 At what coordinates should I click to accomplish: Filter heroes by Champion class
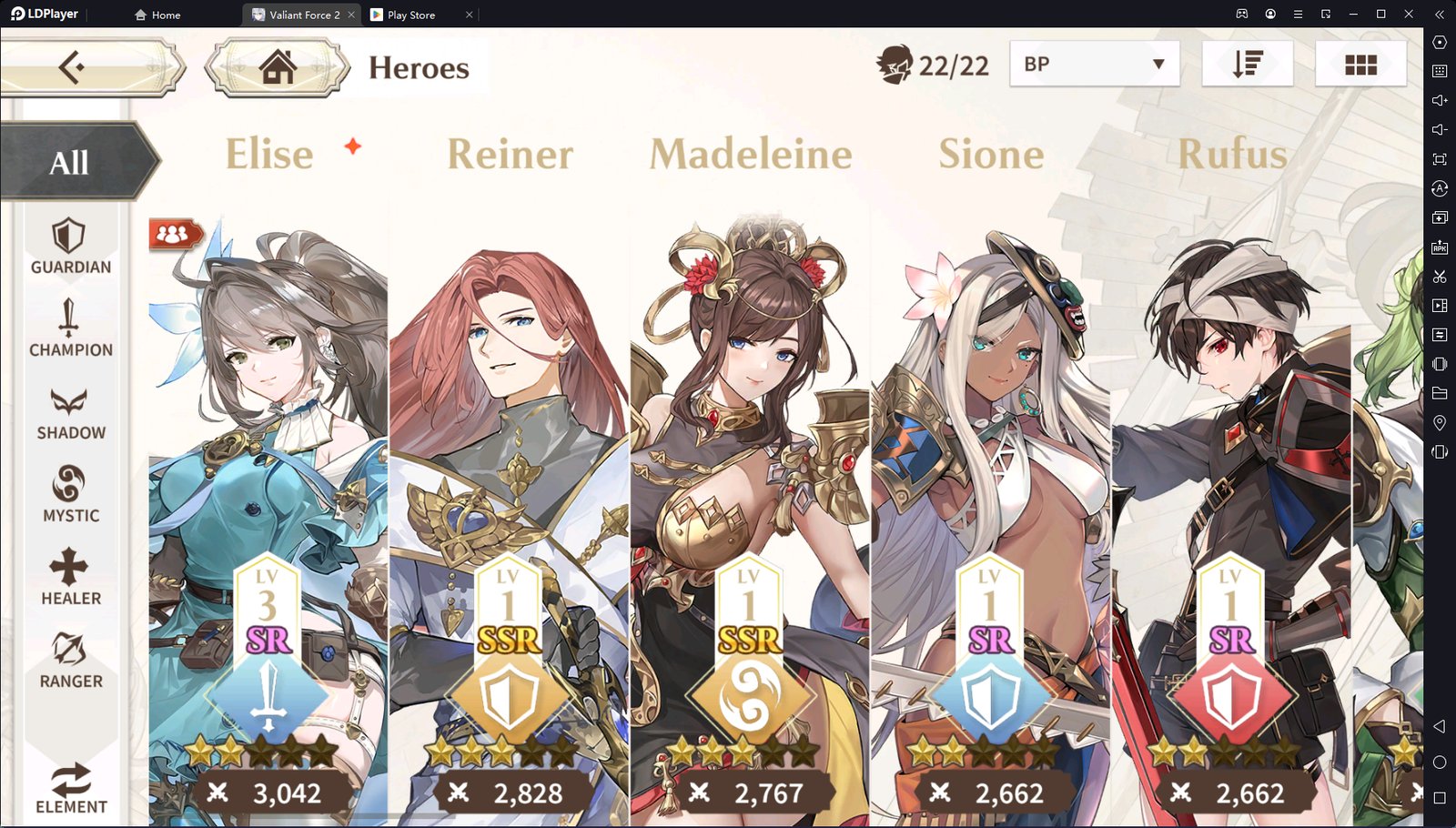[70, 328]
